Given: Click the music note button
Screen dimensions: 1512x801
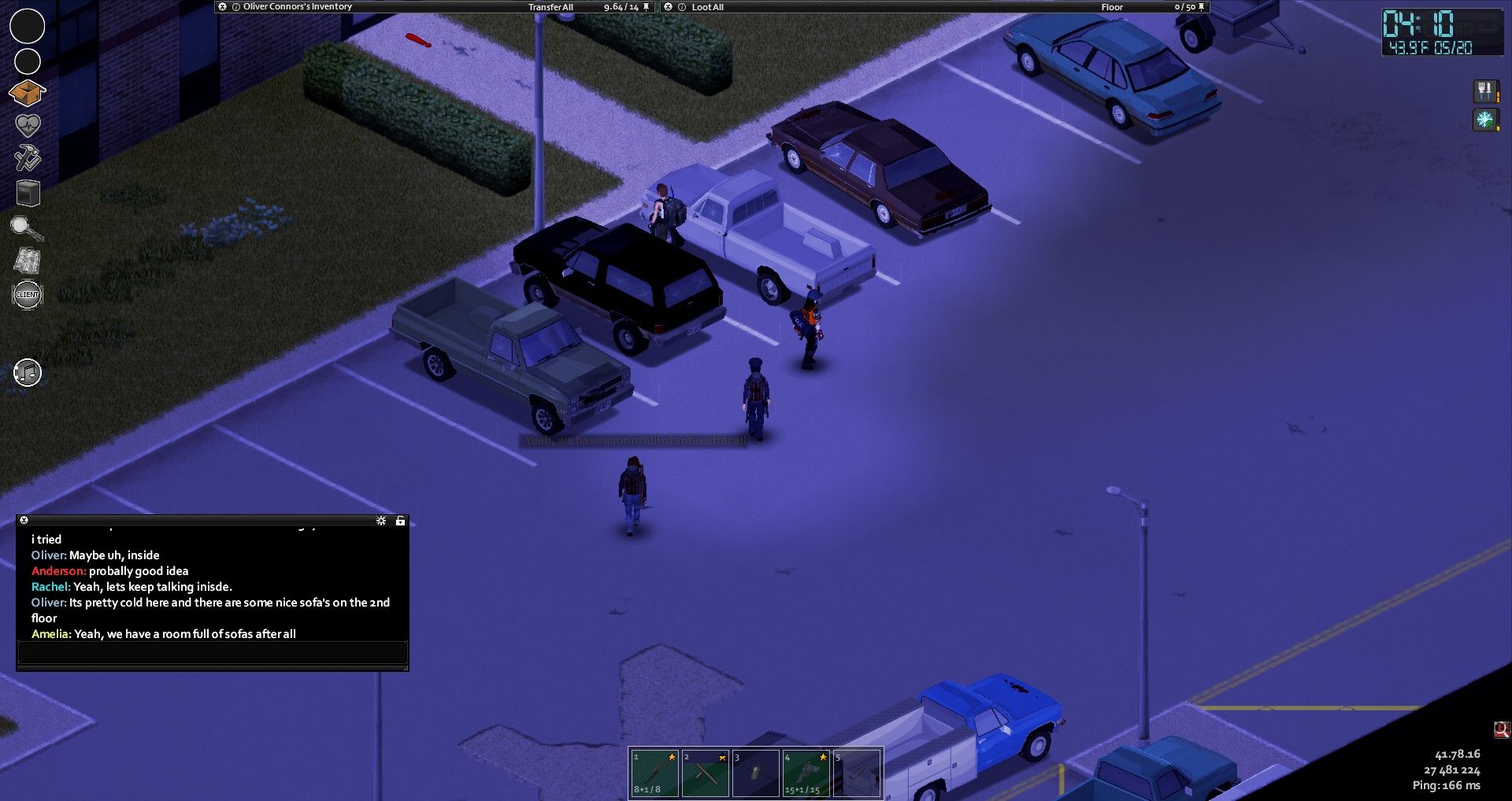Looking at the screenshot, I should (28, 373).
